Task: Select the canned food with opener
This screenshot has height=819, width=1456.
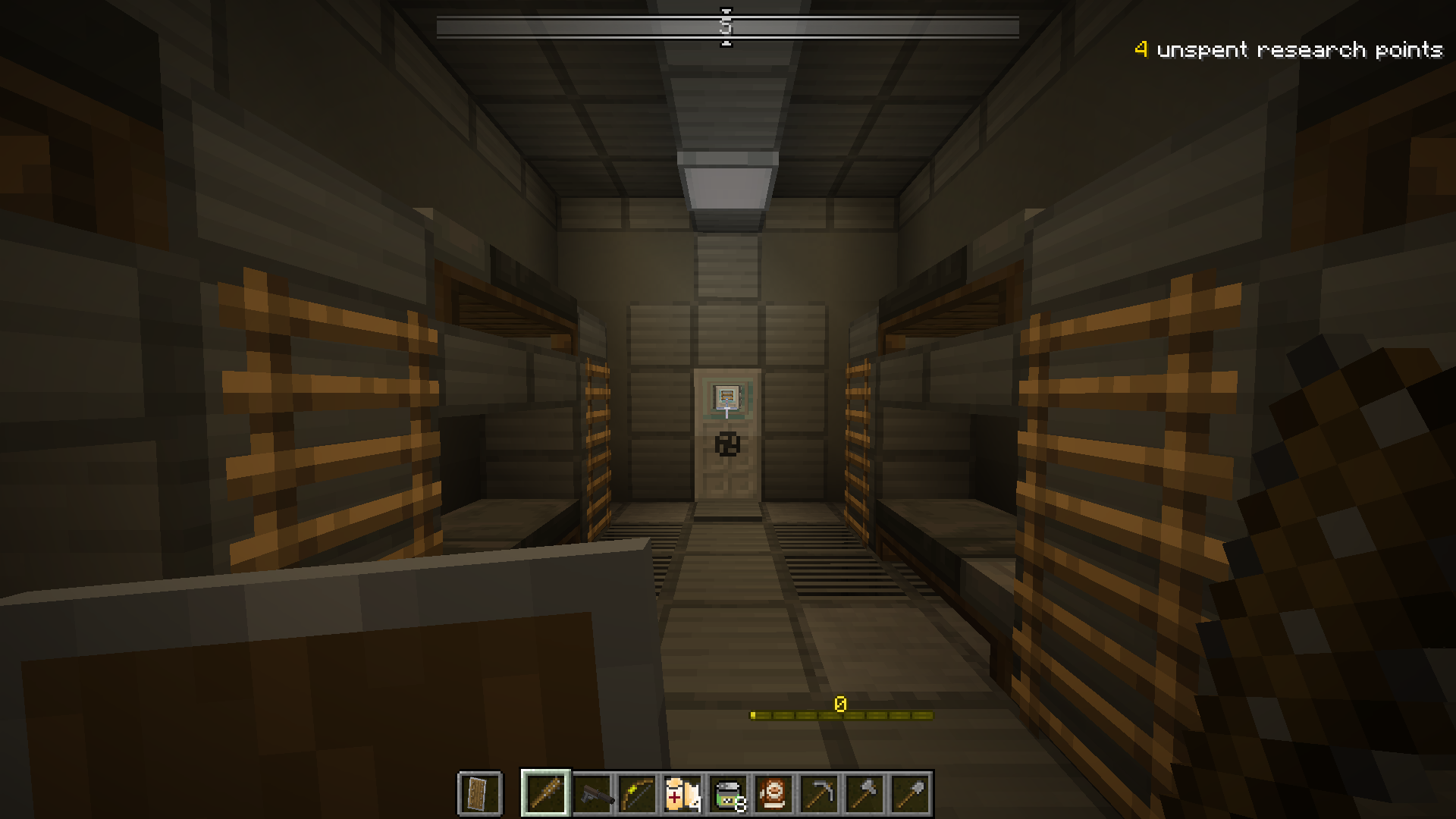Action: coord(729,792)
